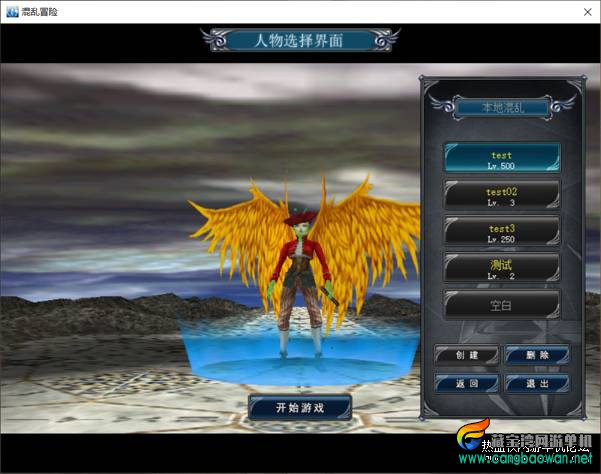Choose the test02 character slot
Image resolution: width=601 pixels, height=474 pixels.
point(502,194)
